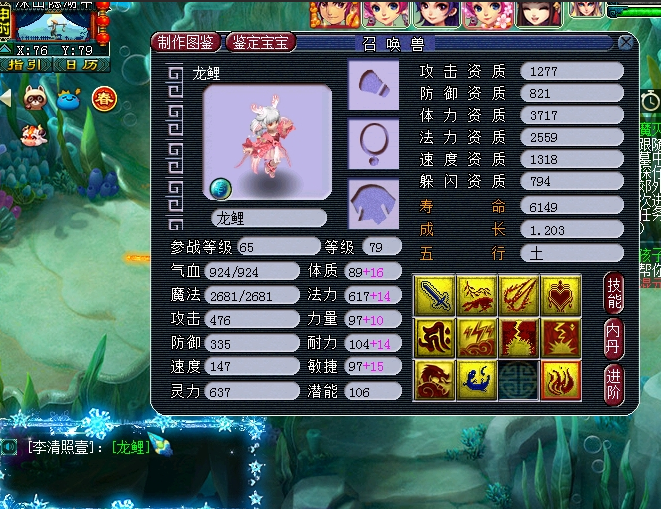Click the streaking meteor claw skill icon
Viewport: 661px width, 509px height.
pos(519,295)
